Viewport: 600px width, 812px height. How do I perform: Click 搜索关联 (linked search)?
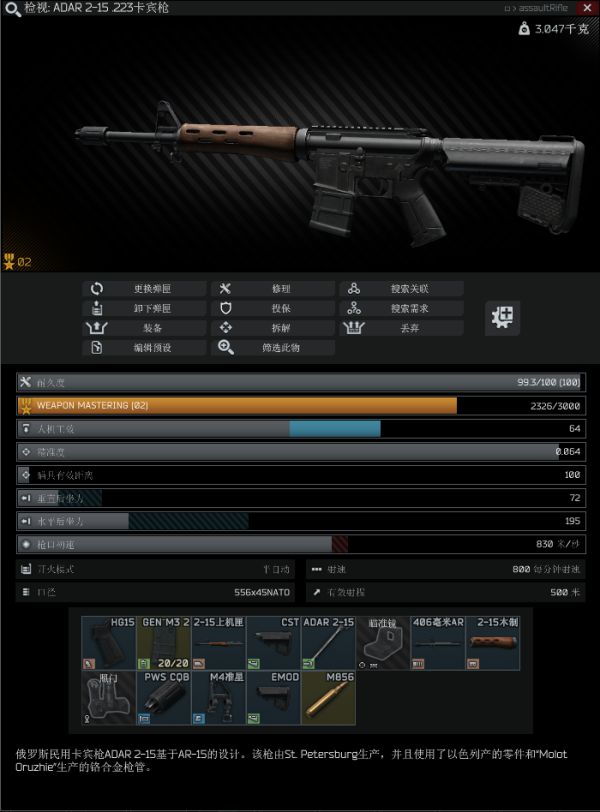coord(400,289)
